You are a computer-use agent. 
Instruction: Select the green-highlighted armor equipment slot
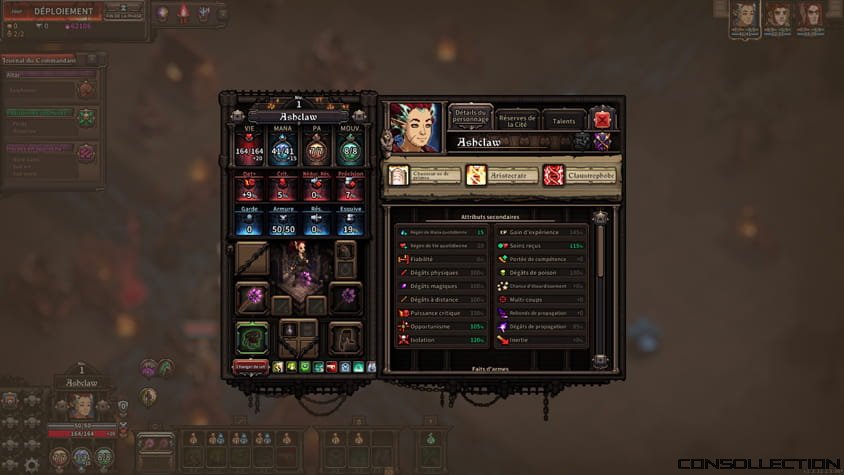coord(252,337)
